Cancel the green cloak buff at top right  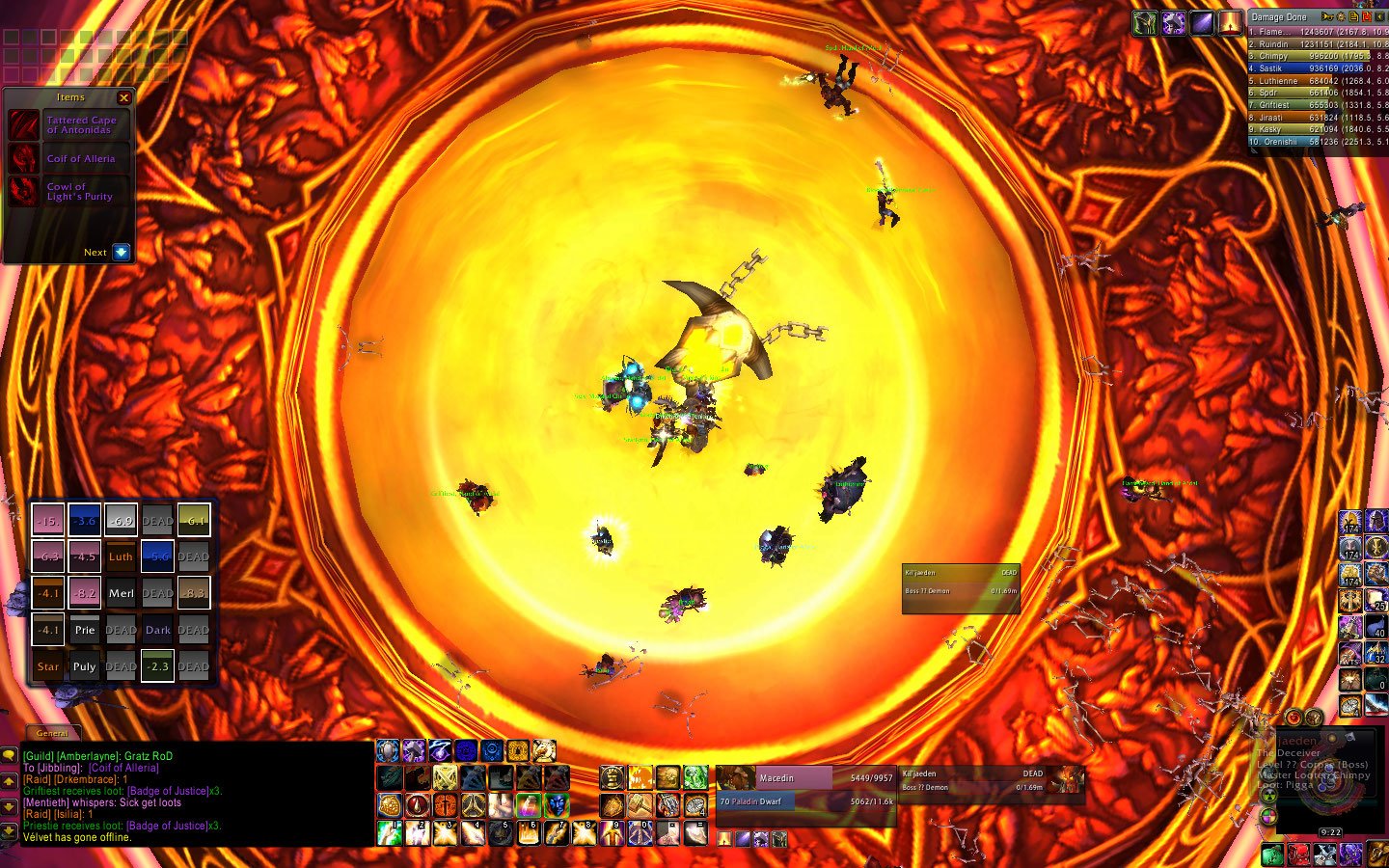coord(1144,23)
